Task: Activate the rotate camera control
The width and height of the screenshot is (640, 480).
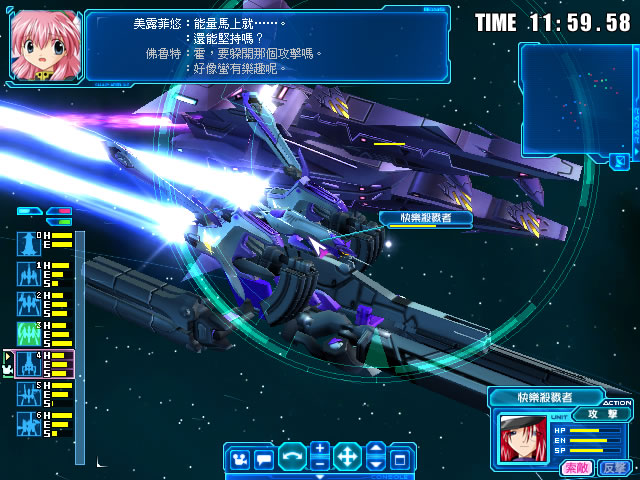Action: (291, 458)
